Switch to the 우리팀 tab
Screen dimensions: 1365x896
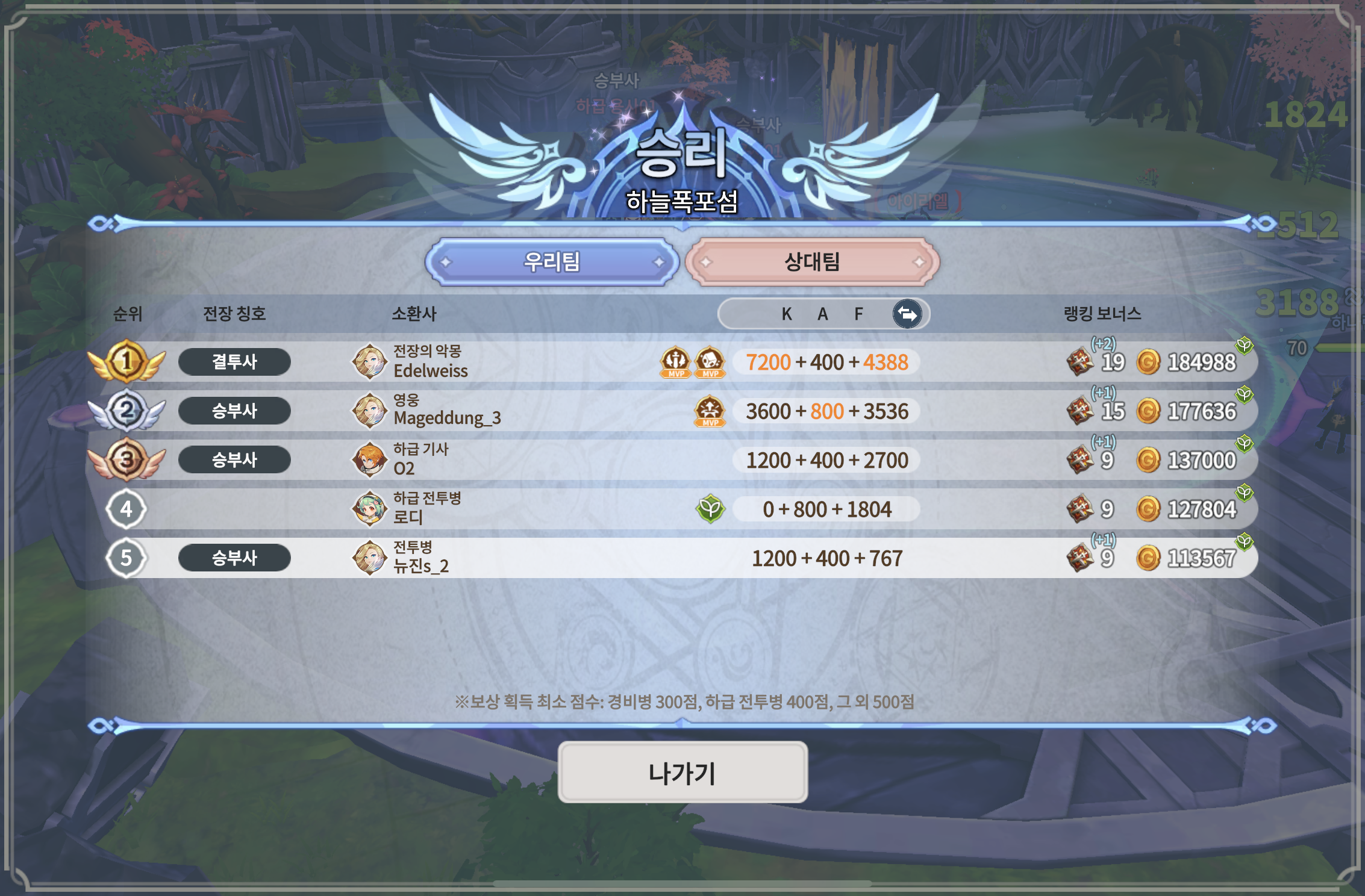(552, 262)
